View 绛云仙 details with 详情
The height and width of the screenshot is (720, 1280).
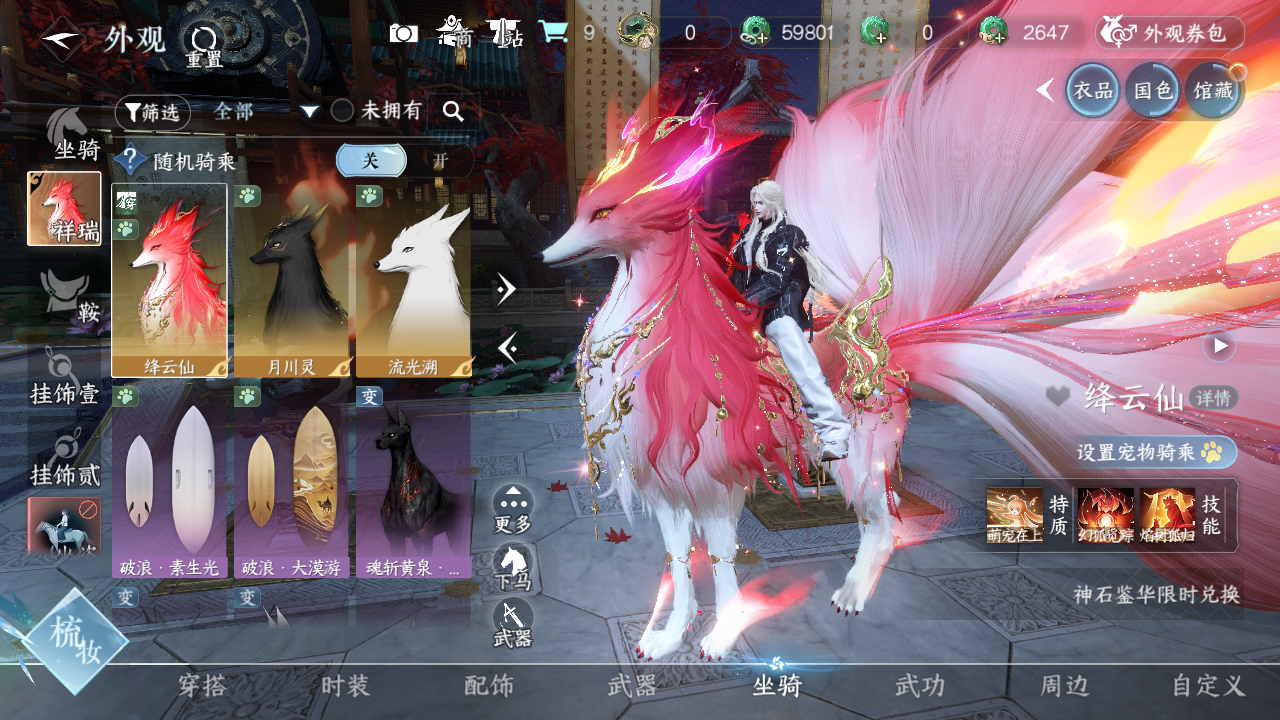pyautogui.click(x=1214, y=398)
